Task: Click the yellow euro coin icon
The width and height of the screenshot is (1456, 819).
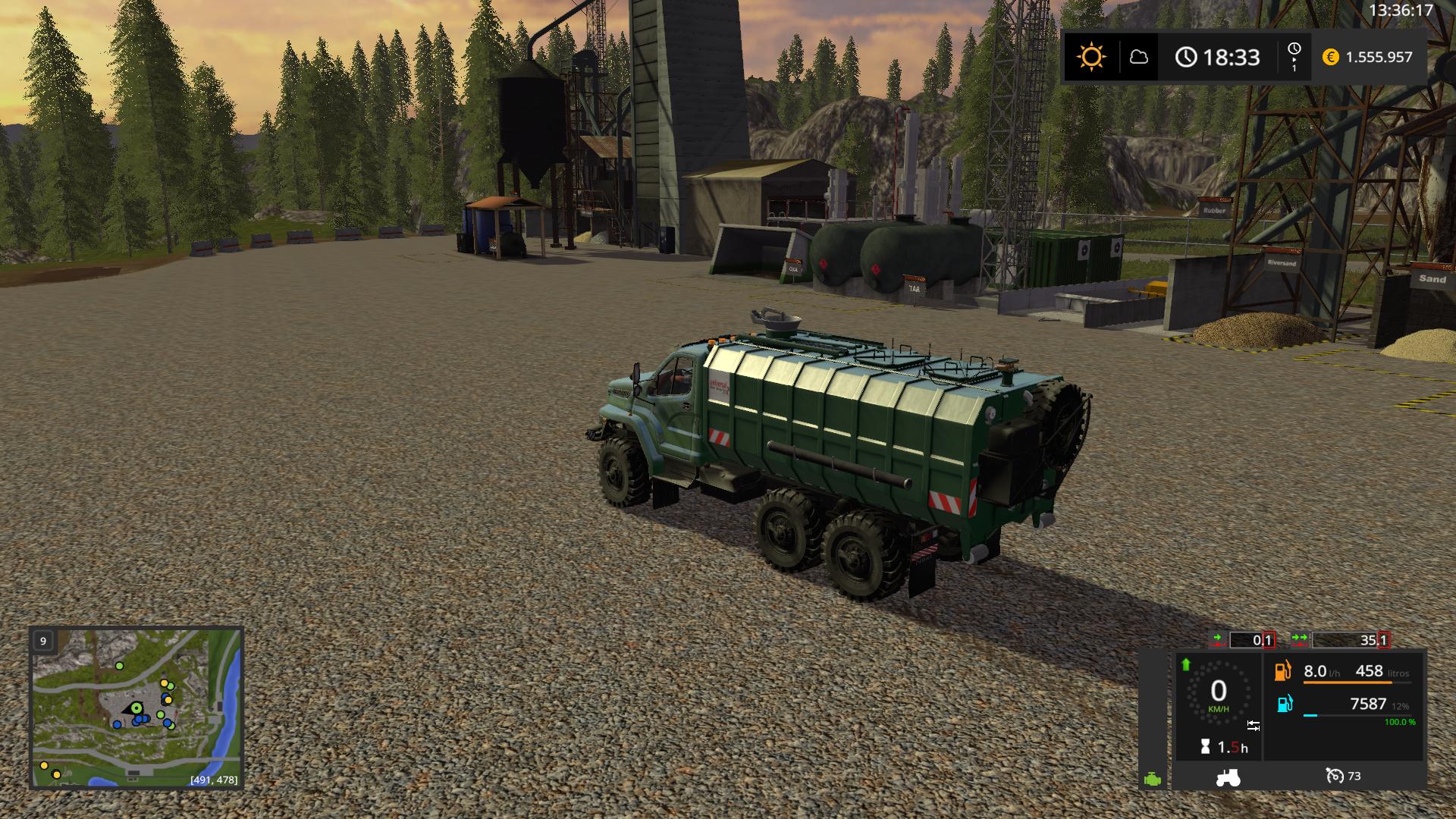Action: pos(1330,57)
